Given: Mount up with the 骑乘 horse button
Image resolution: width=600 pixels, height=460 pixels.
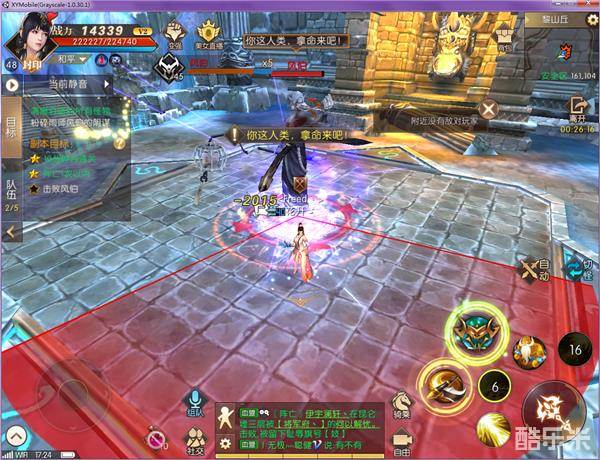Looking at the screenshot, I should click(x=402, y=405).
